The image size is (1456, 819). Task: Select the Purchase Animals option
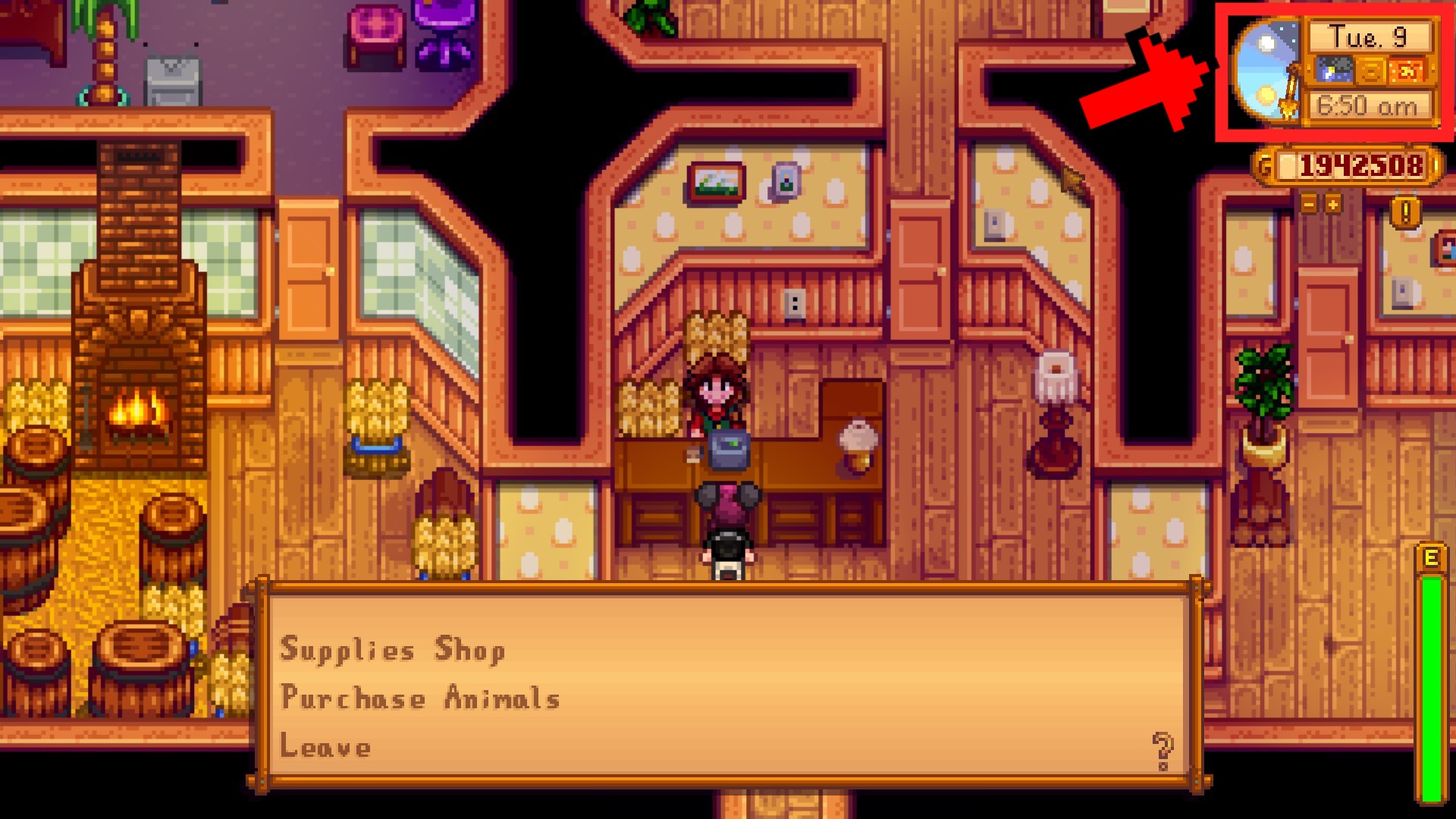click(x=422, y=698)
